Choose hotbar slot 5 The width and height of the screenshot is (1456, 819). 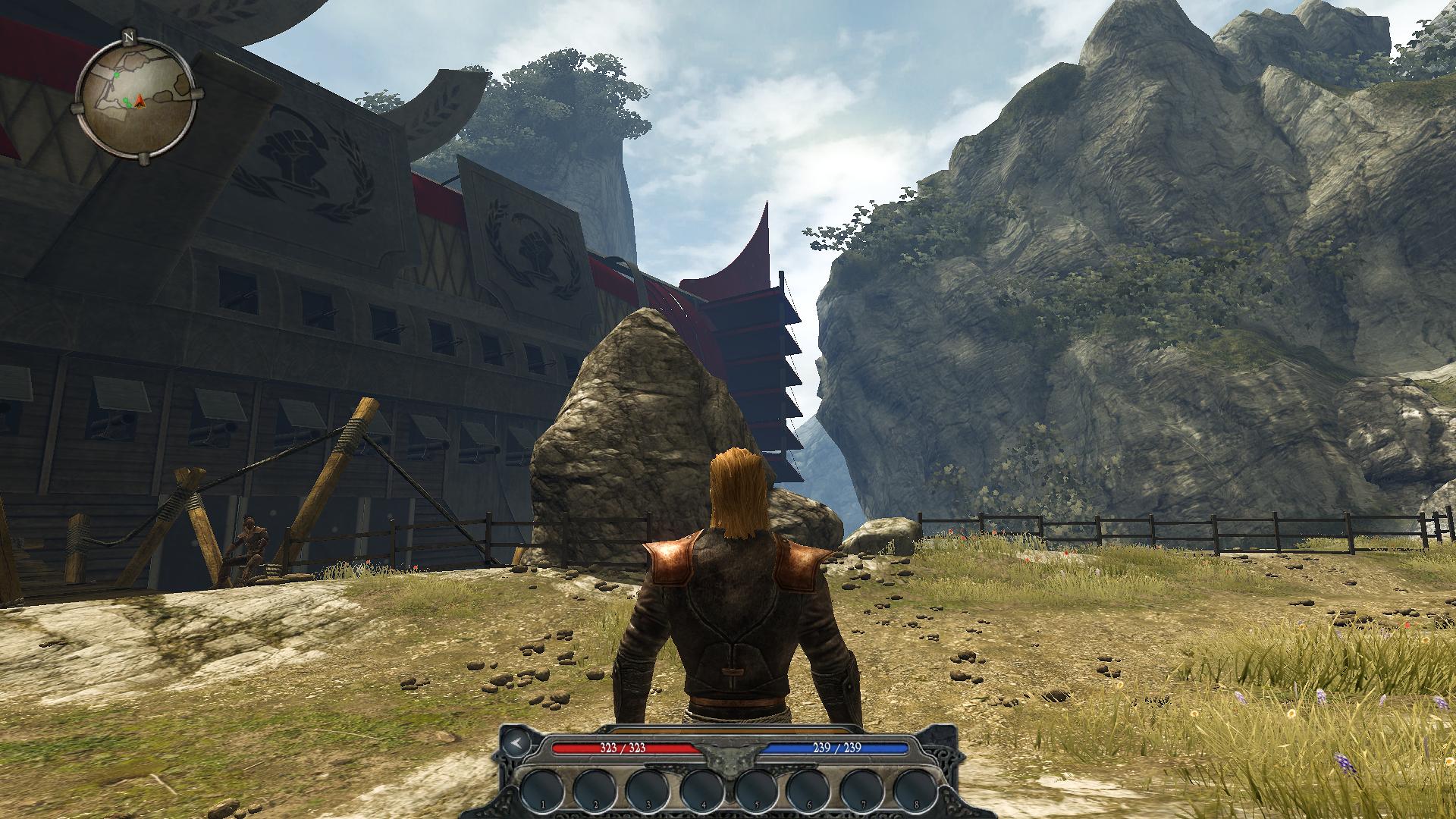(756, 789)
